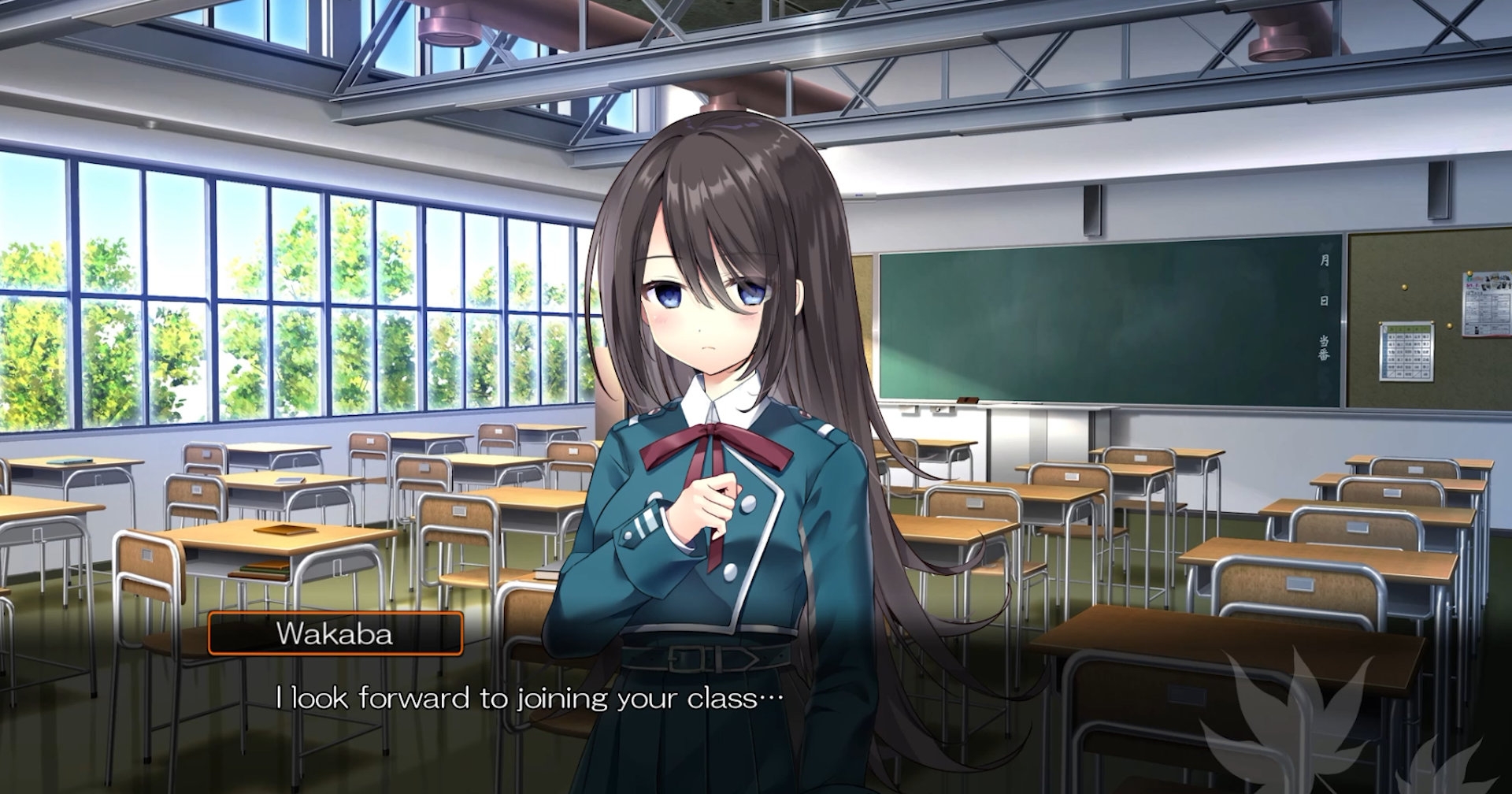Viewport: 1512px width, 794px height.
Task: Click the Wakaba speaker name plate
Action: (335, 634)
